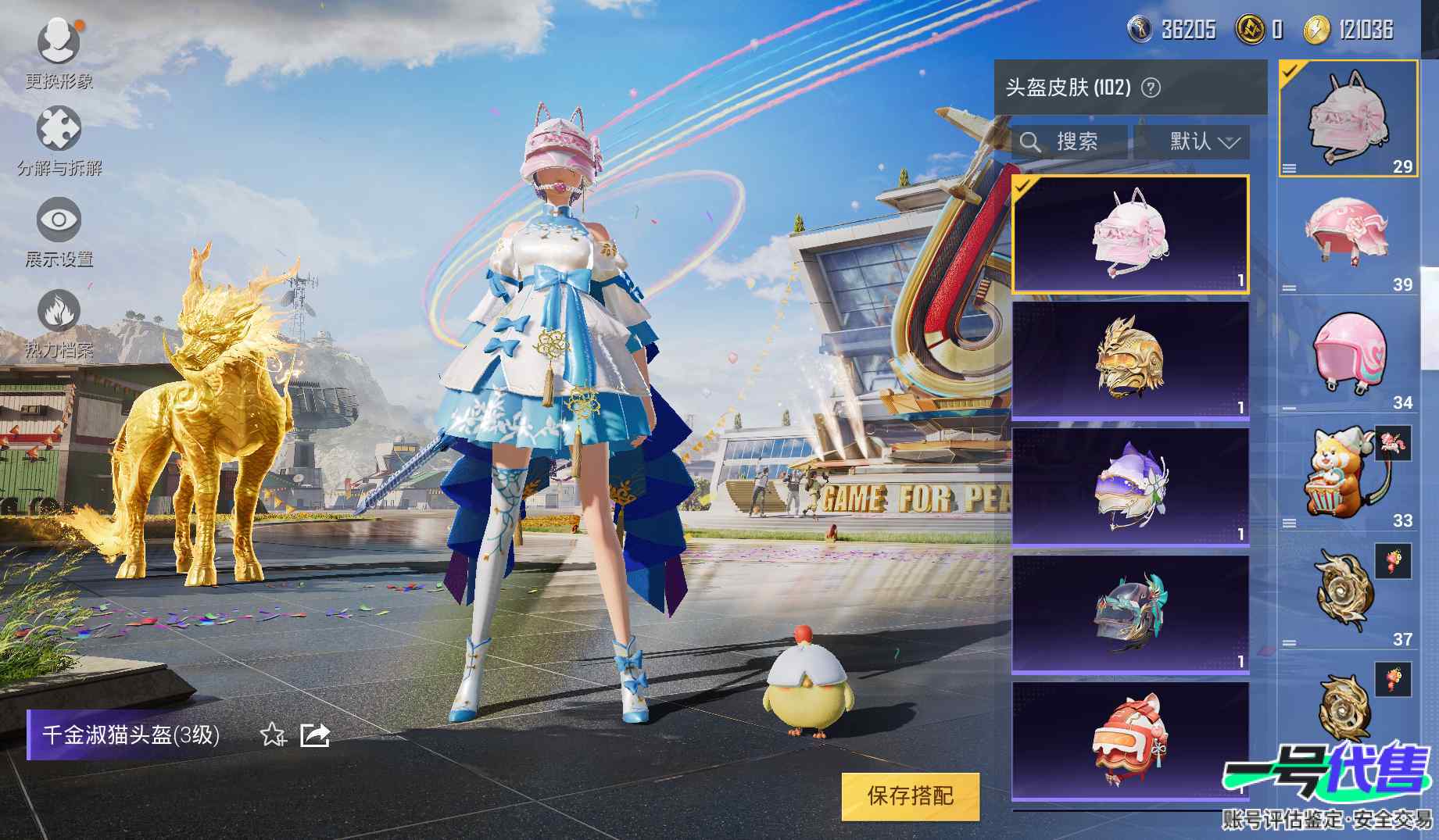Favorite the helmet with the star icon

point(272,735)
